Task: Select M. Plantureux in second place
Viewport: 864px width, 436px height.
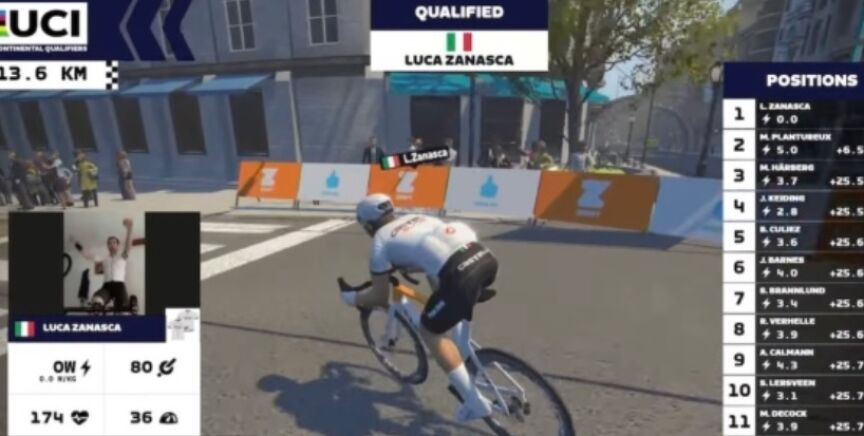Action: [x=795, y=143]
